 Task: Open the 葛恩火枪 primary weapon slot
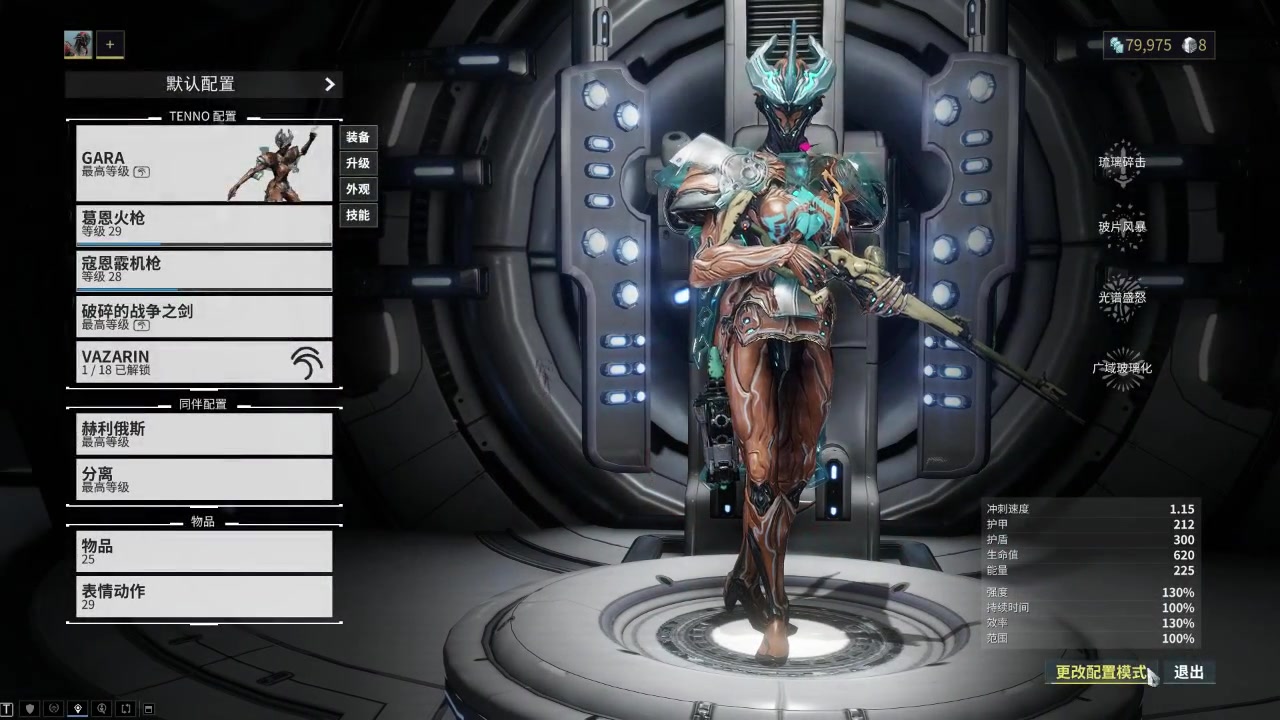[x=204, y=224]
